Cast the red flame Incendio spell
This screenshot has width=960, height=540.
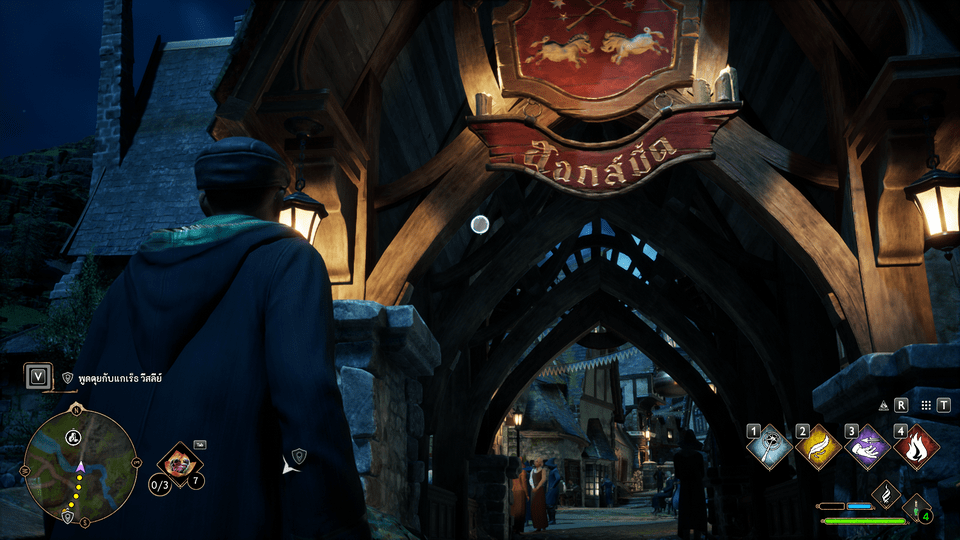click(x=915, y=446)
